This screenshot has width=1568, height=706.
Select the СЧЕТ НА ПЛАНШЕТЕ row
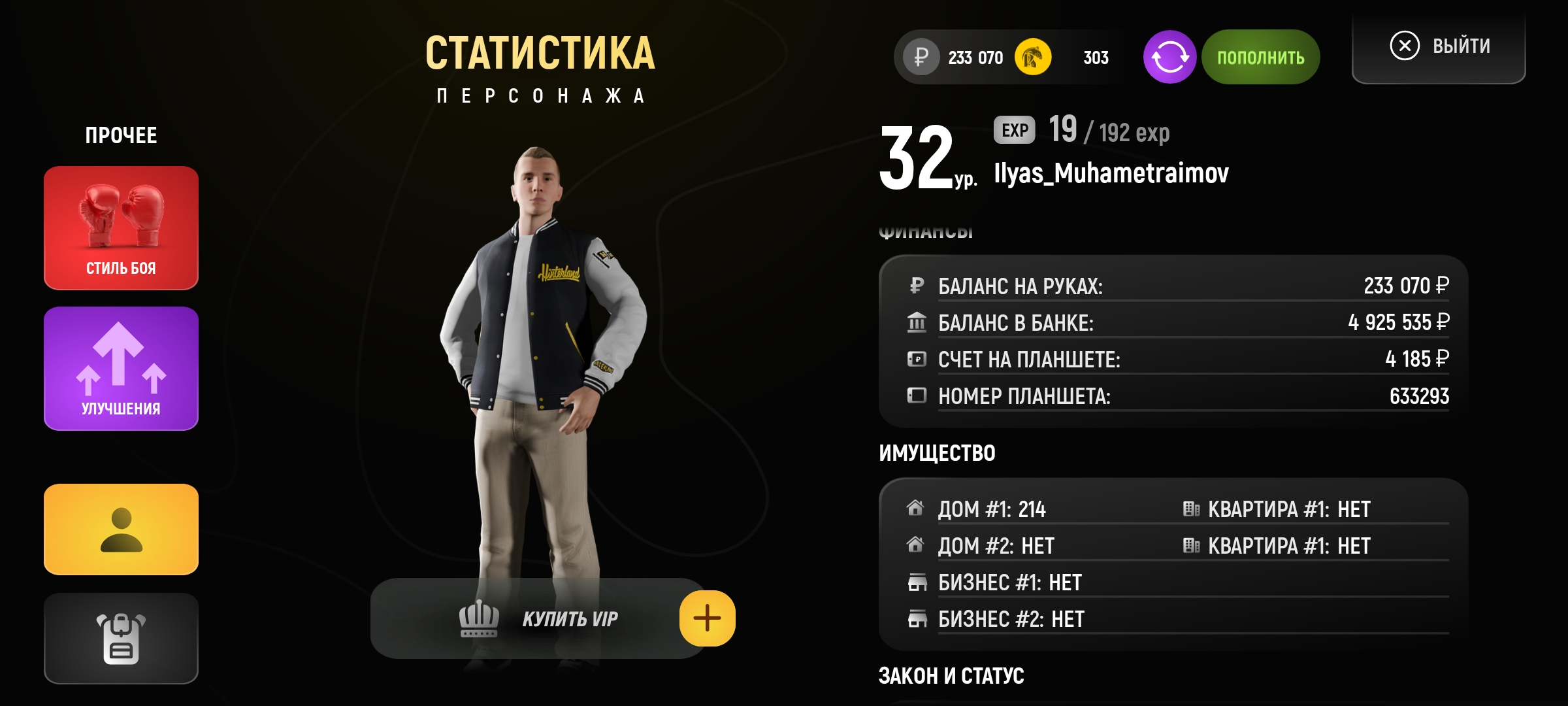click(1176, 360)
